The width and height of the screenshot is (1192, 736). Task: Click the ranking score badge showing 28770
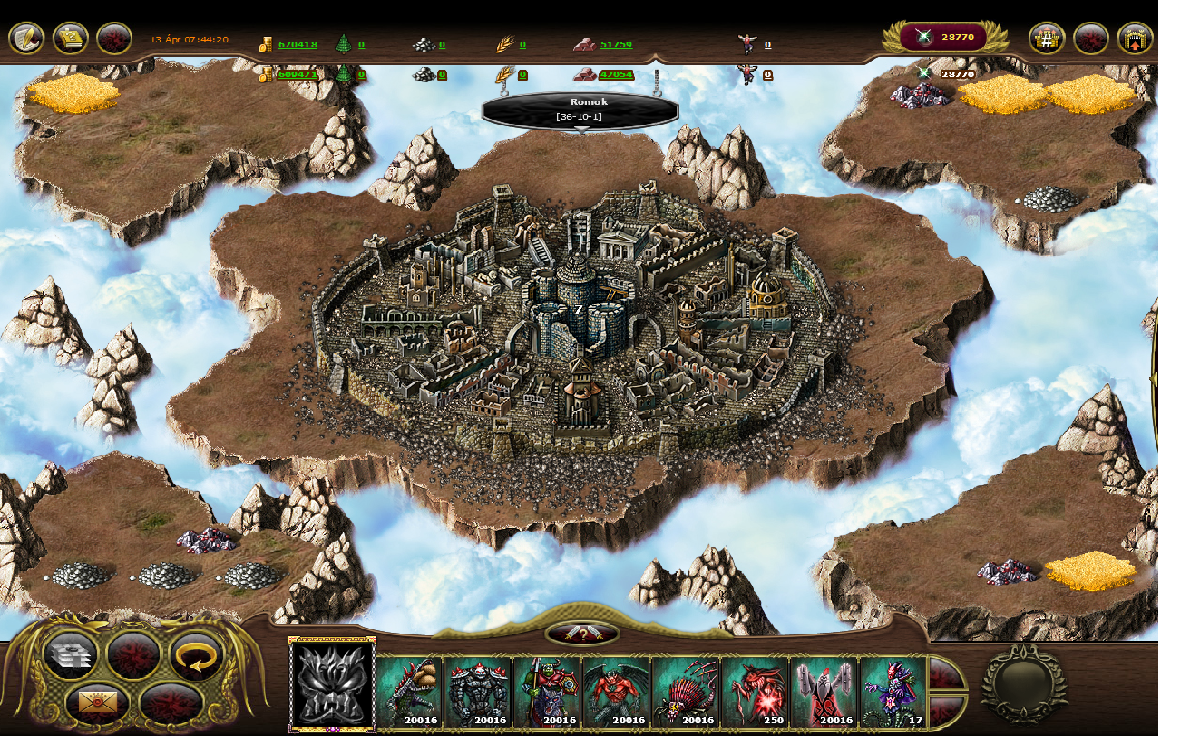(944, 38)
